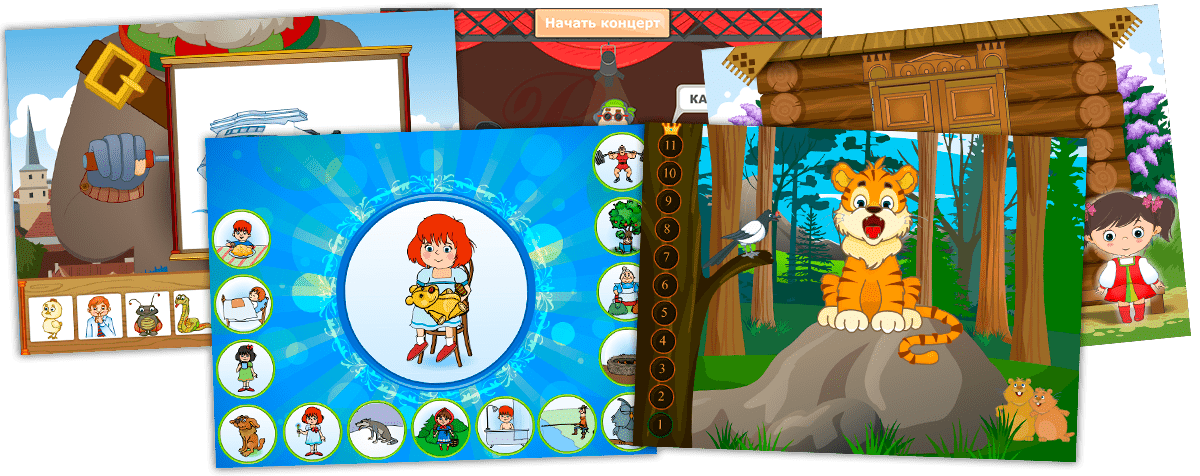Click the grey wolf circle
1200x476 pixels.
(x=376, y=430)
